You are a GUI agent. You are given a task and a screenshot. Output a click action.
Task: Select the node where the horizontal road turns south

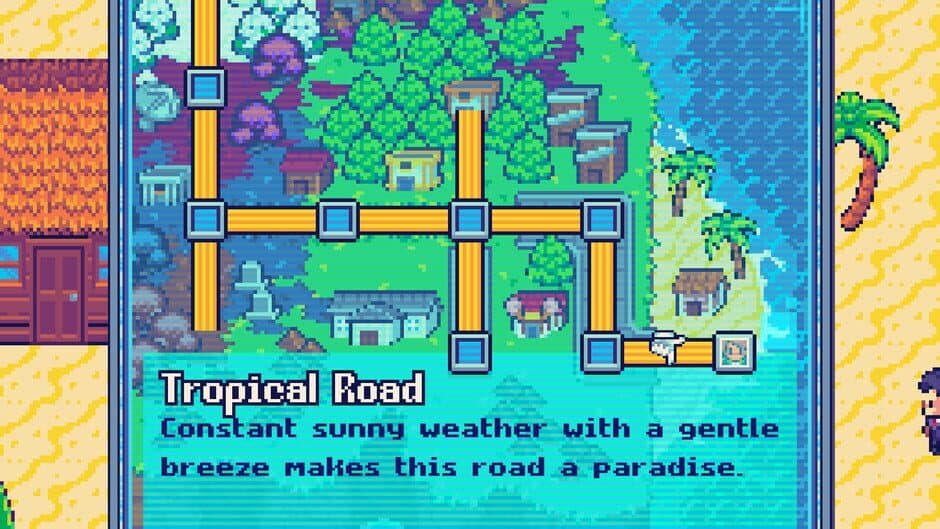click(x=601, y=220)
